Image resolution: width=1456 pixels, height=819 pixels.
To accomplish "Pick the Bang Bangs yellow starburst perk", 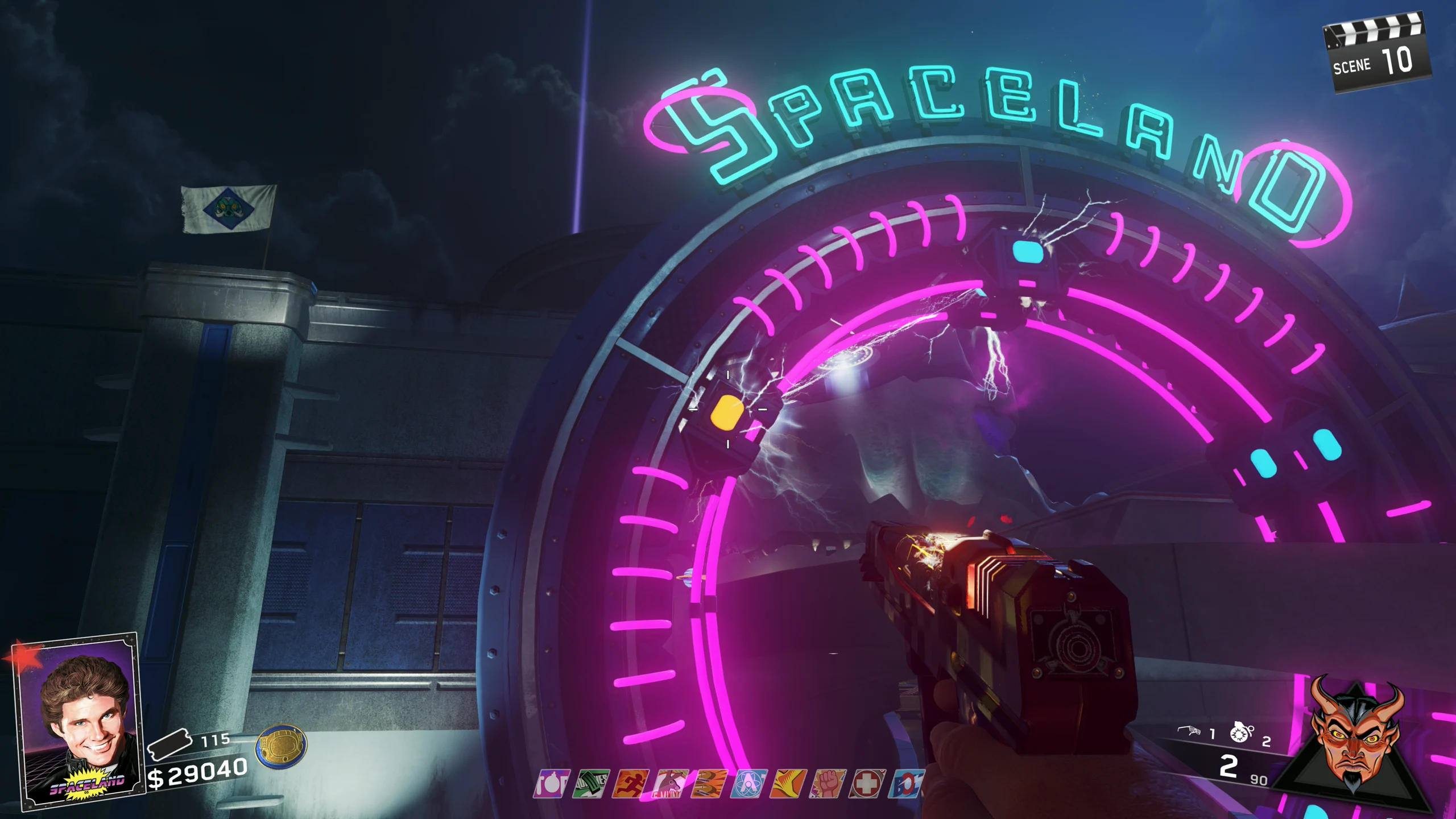I will coord(788,784).
